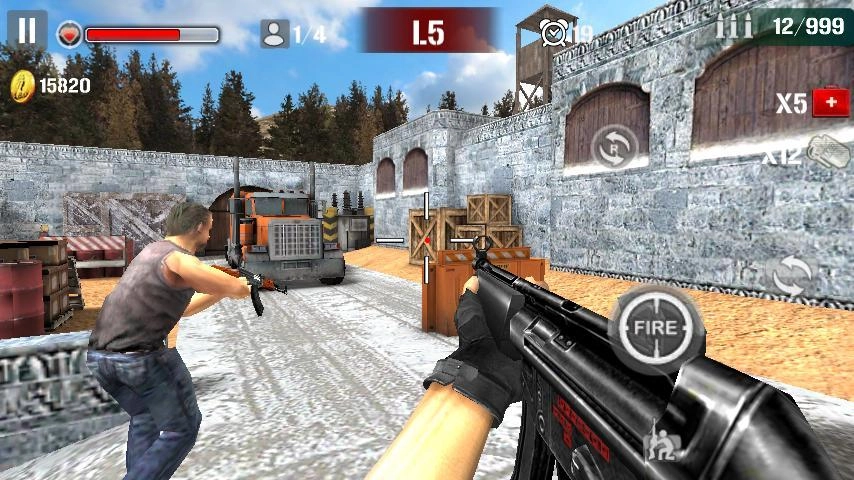Toggle the crouching soldier stance icon
Screen dimensions: 854x480
[x=661, y=441]
